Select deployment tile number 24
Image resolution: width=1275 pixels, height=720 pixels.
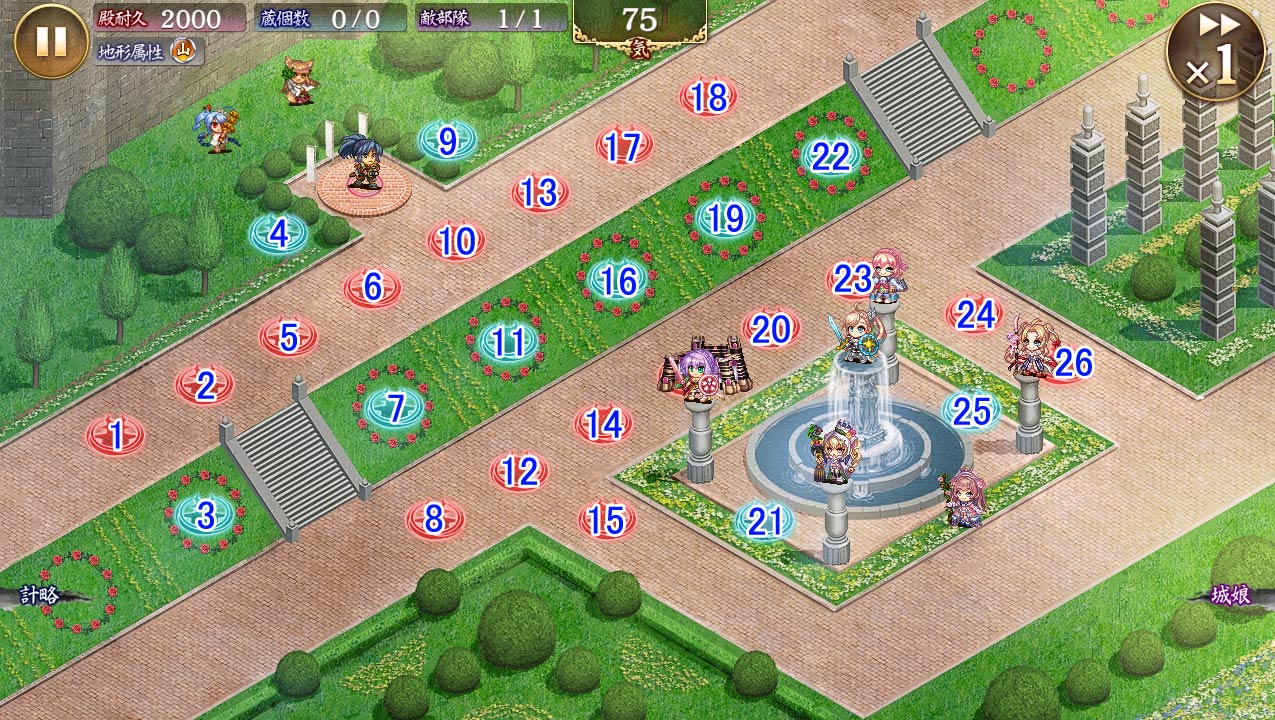click(974, 315)
